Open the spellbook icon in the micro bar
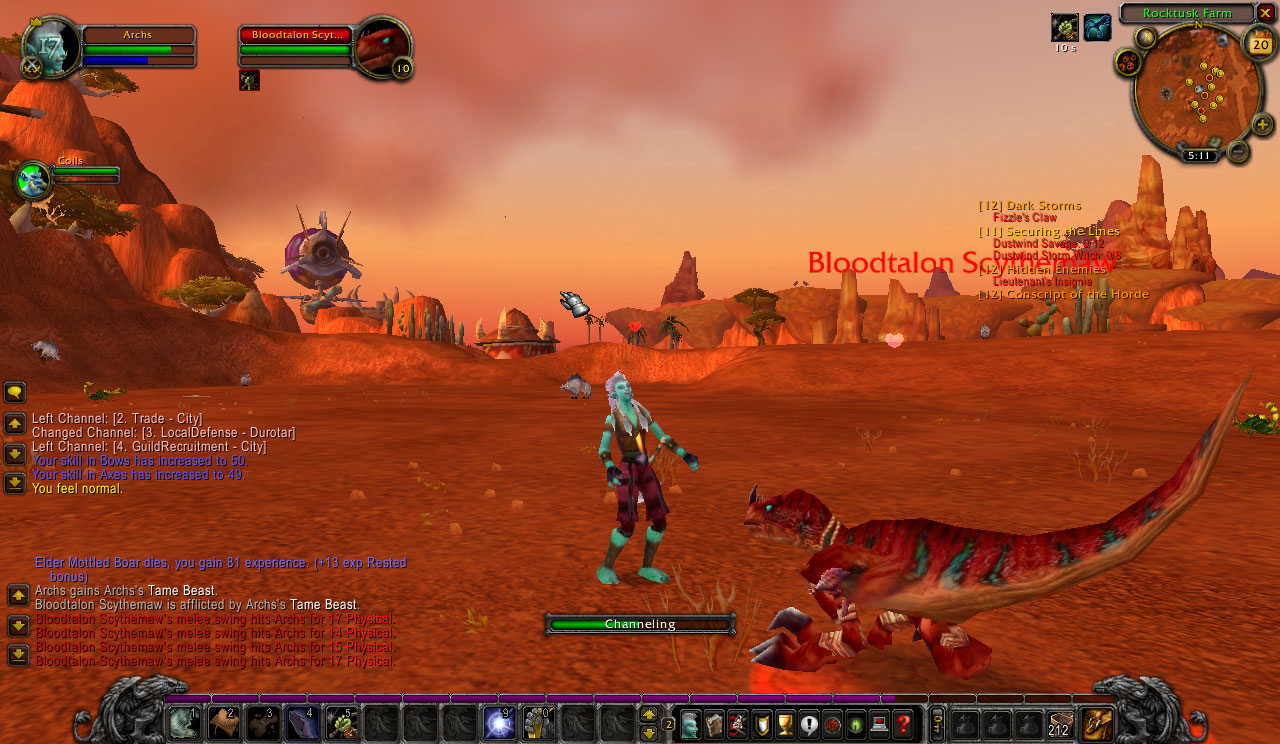This screenshot has width=1280, height=744. 714,723
